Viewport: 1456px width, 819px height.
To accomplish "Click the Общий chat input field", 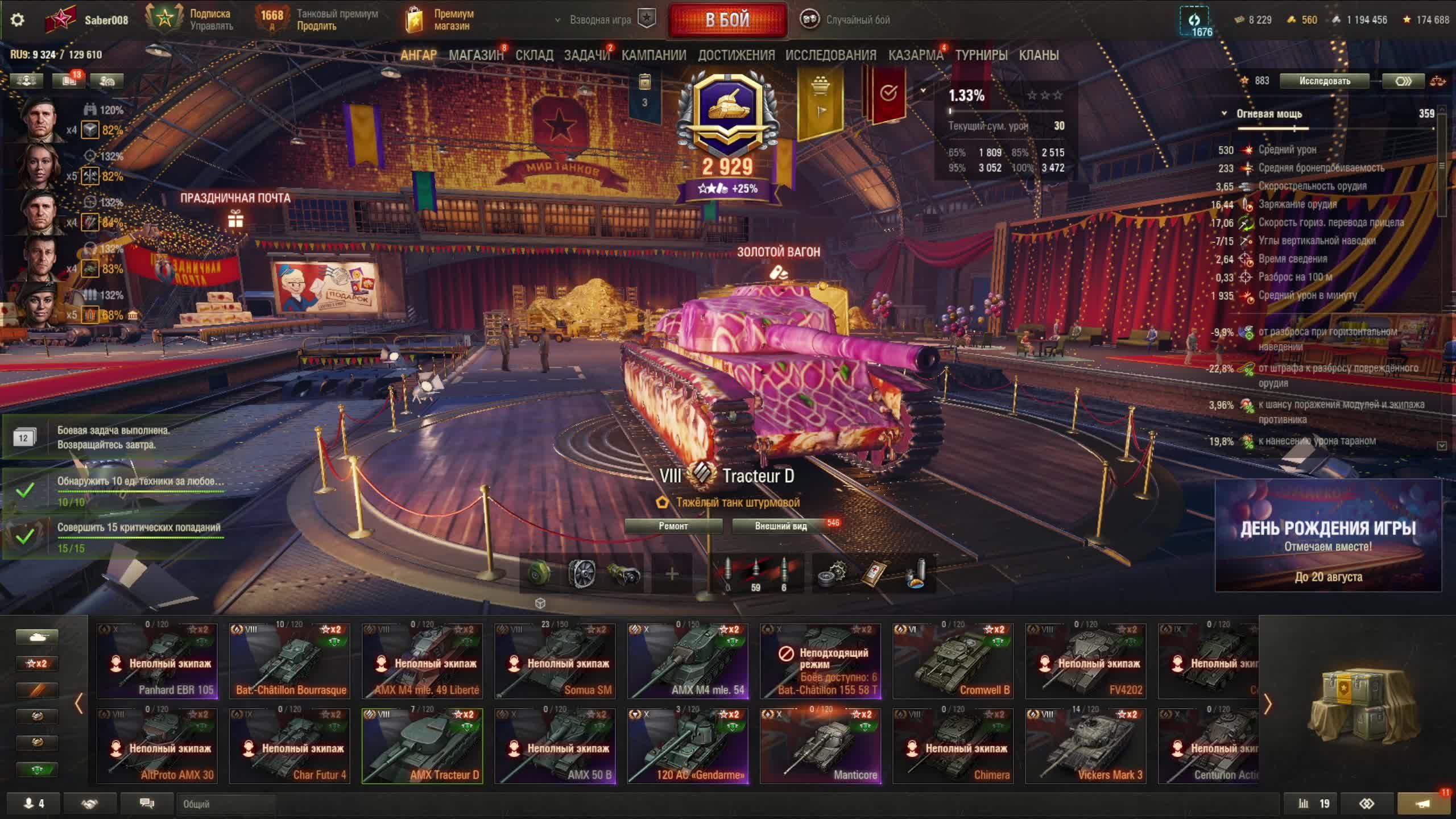I will [x=227, y=804].
